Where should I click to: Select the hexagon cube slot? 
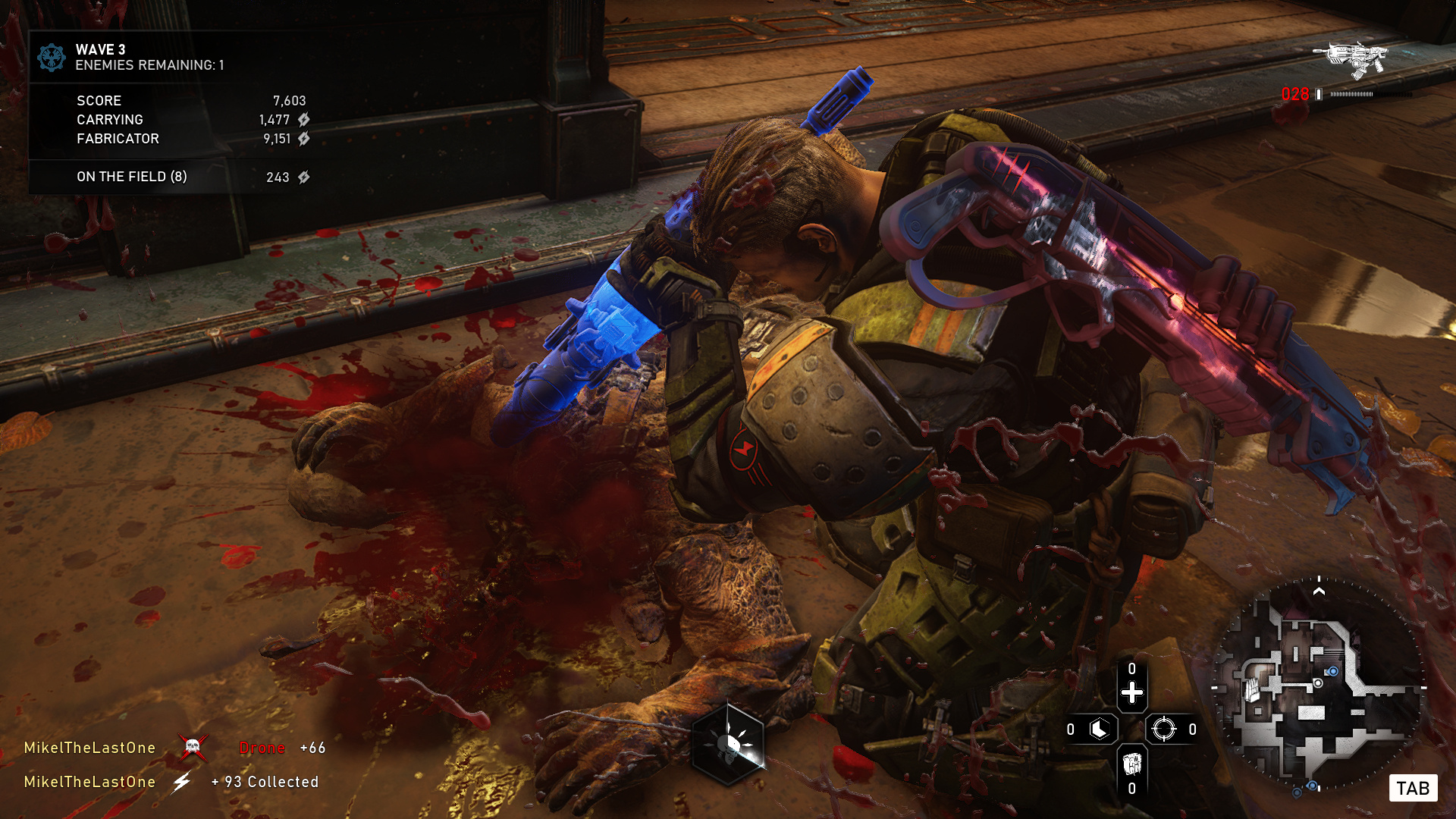coord(1100,730)
